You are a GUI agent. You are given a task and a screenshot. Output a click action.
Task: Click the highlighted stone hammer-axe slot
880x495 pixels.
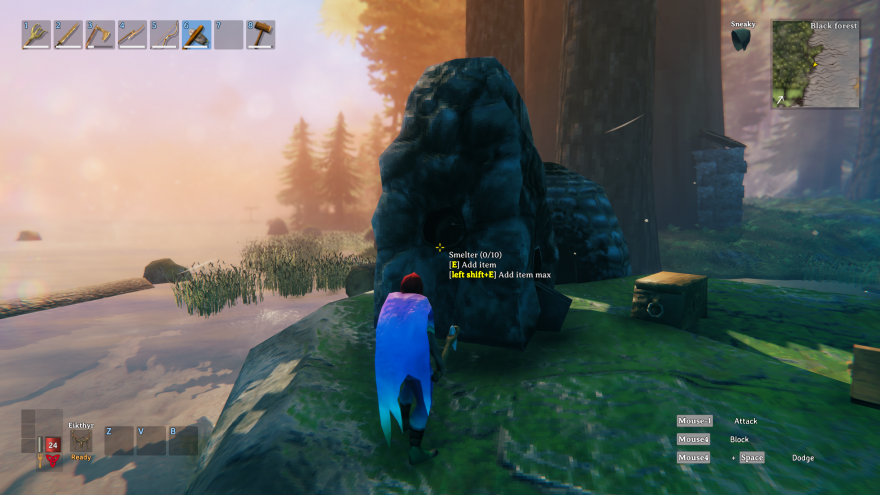point(196,35)
